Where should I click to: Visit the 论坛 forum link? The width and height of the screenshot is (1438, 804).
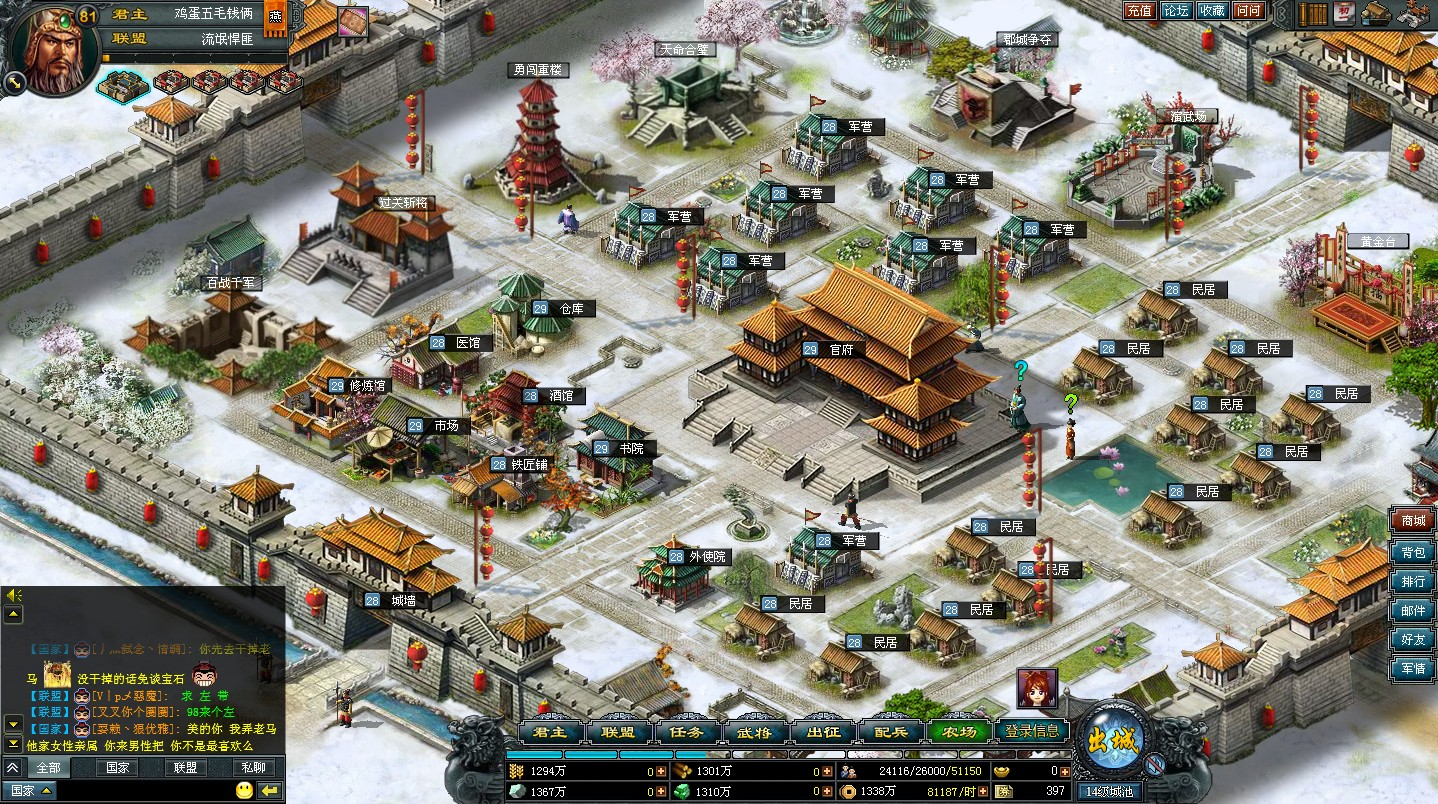[1175, 11]
